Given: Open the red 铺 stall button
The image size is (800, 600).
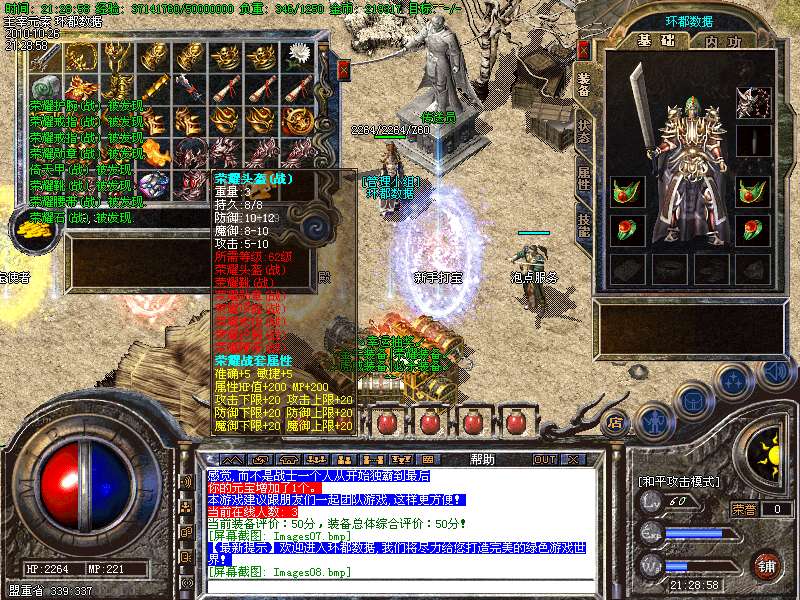Looking at the screenshot, I should [x=765, y=564].
